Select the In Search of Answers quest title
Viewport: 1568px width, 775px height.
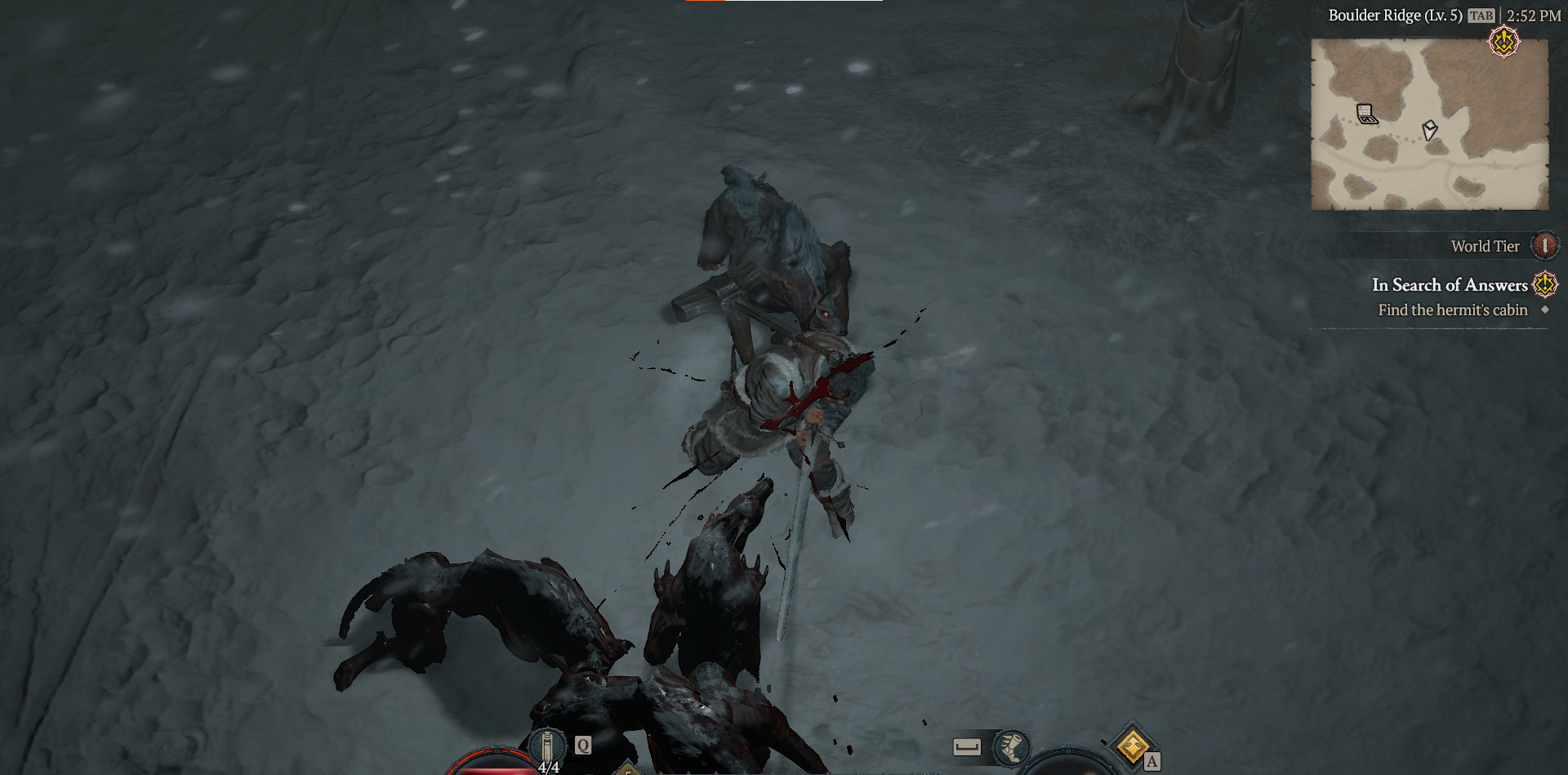pos(1451,285)
